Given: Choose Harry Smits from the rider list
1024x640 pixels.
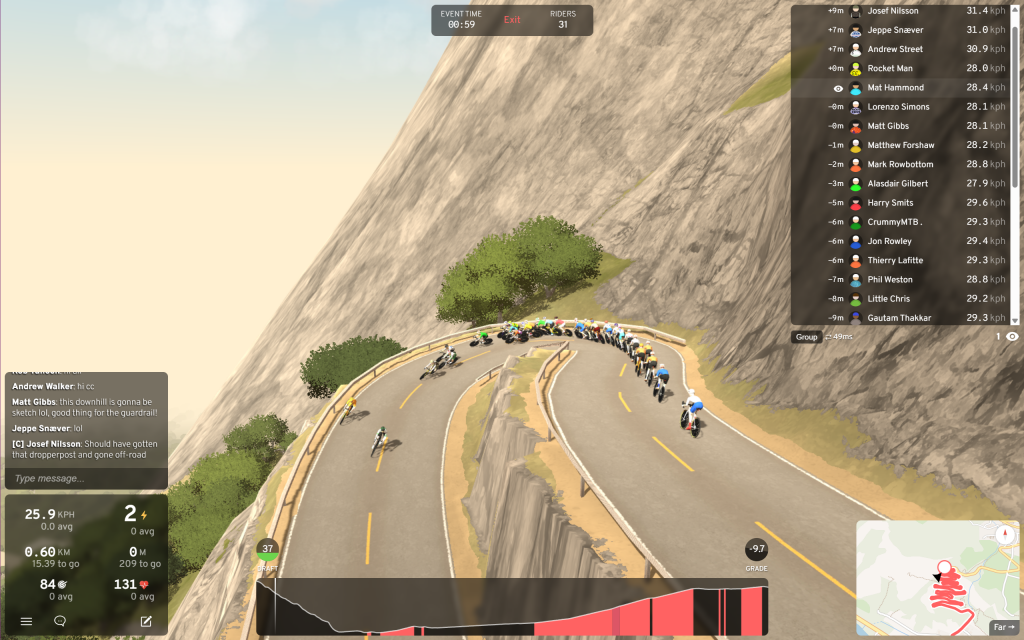Looking at the screenshot, I should point(890,203).
